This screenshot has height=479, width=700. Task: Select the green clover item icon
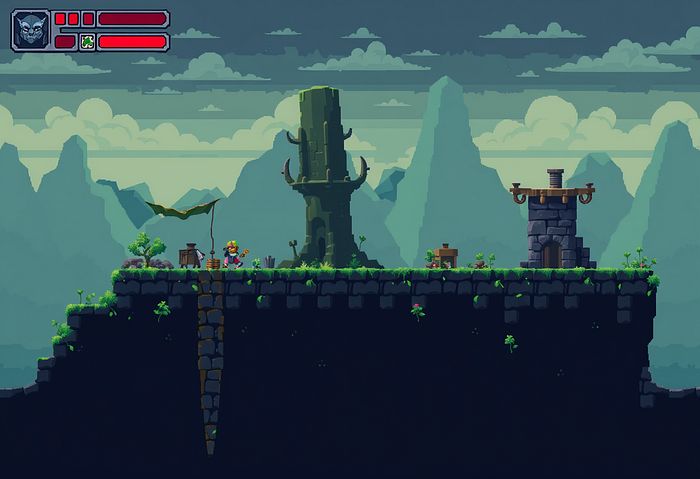coord(87,42)
